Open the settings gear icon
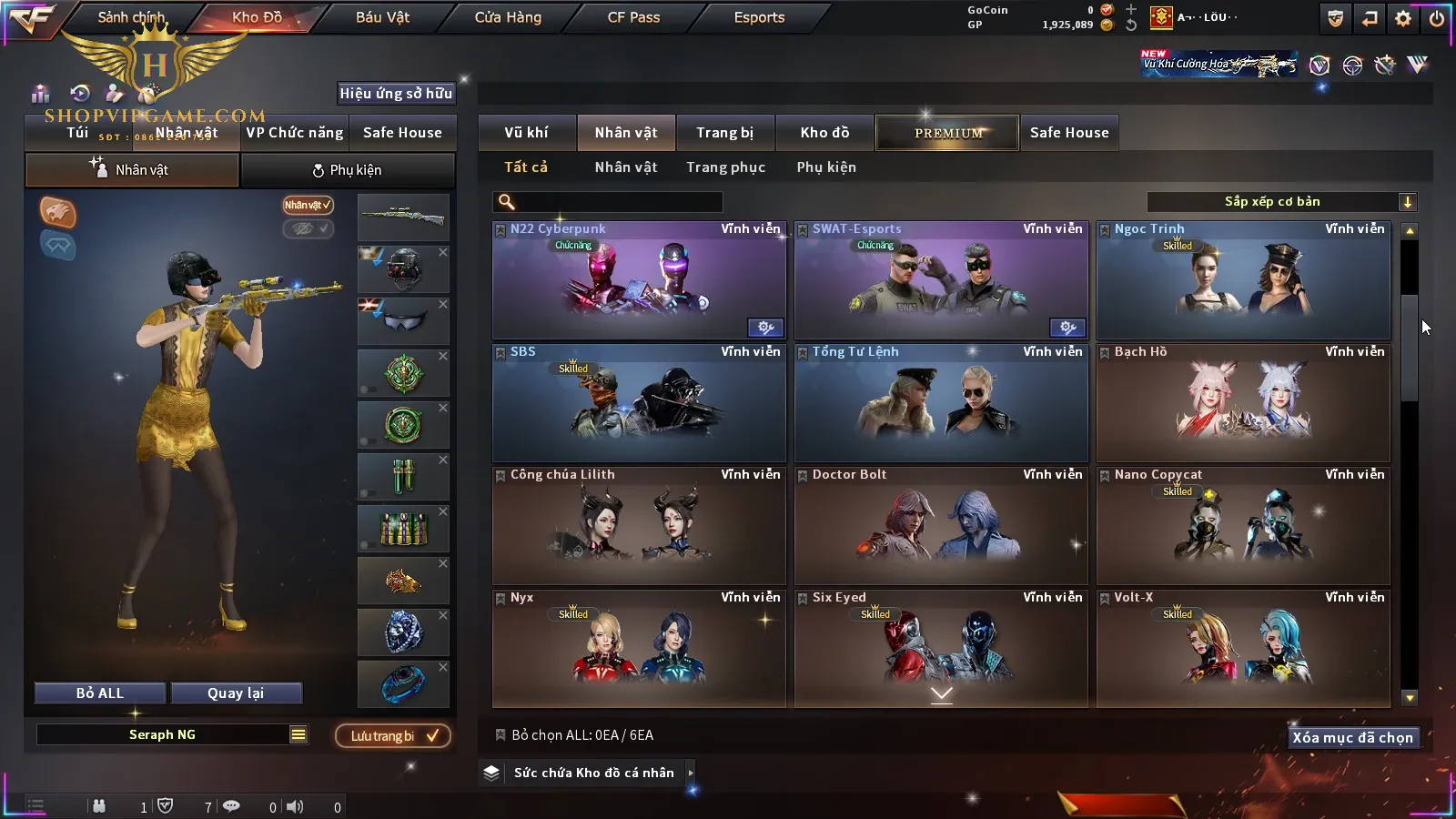 [x=1403, y=18]
